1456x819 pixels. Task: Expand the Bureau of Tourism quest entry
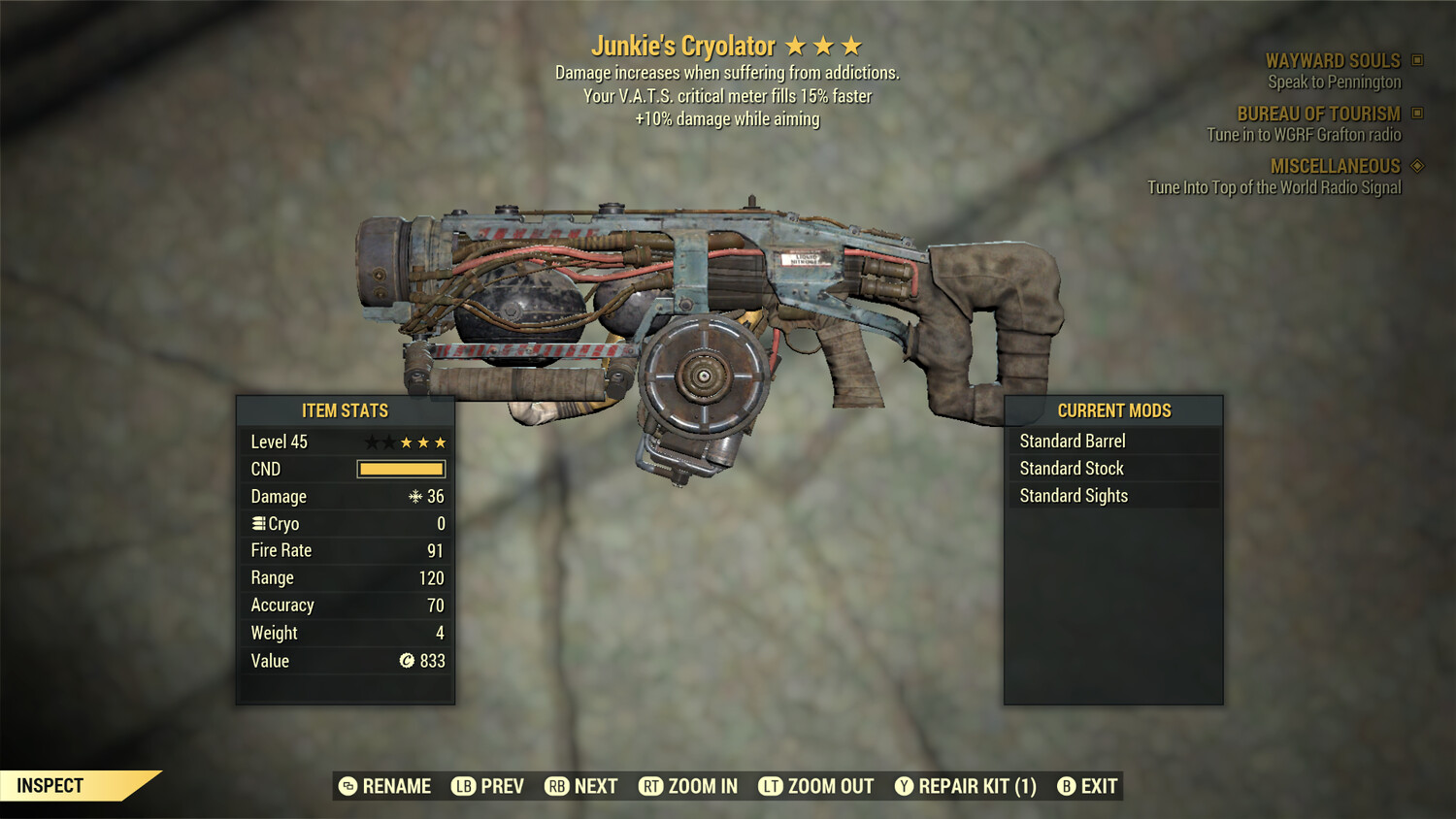[1315, 114]
